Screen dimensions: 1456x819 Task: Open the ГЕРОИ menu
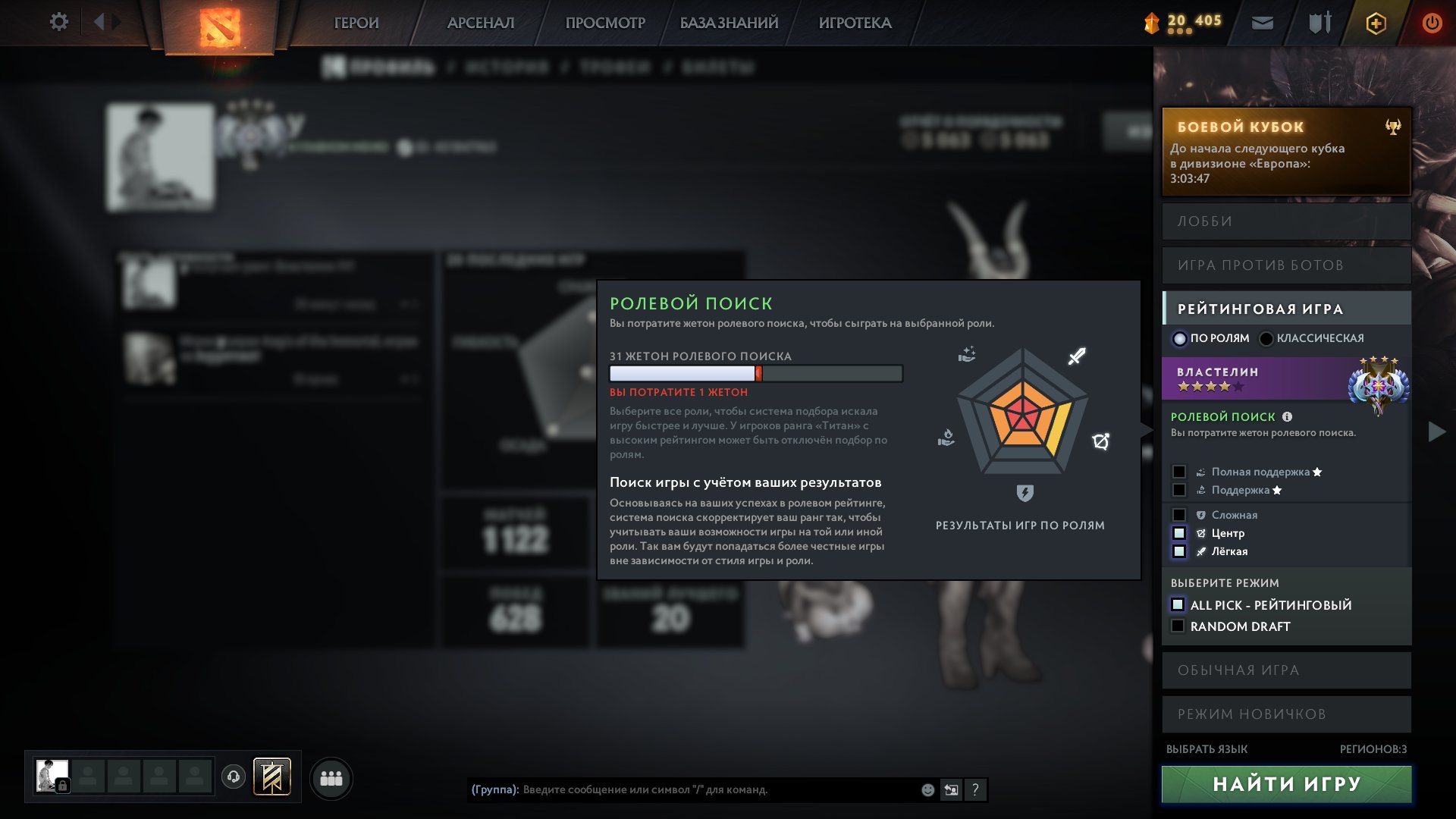[356, 23]
